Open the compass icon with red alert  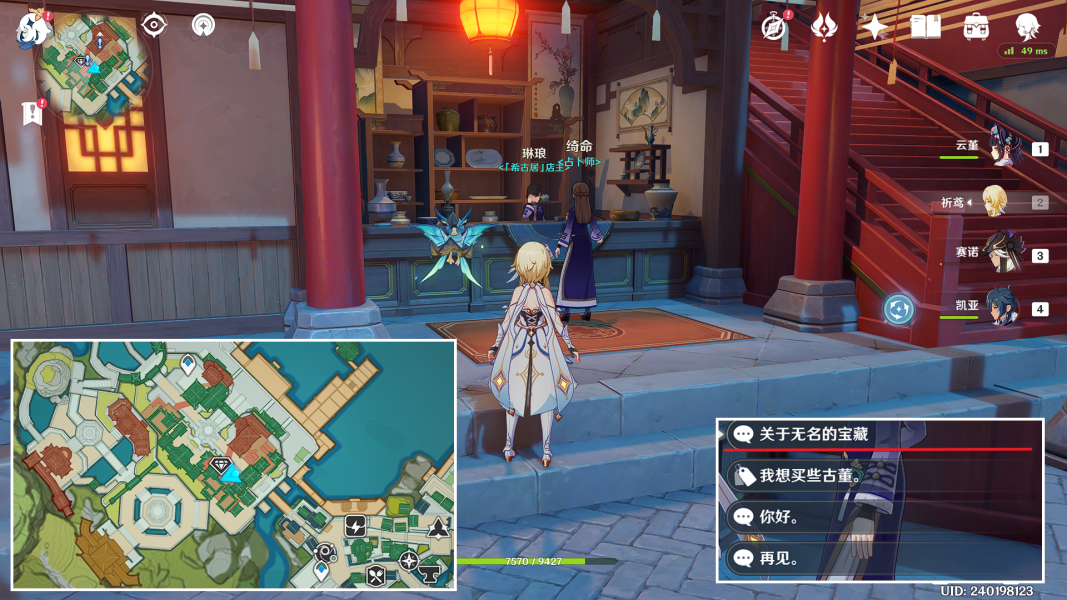pos(774,27)
